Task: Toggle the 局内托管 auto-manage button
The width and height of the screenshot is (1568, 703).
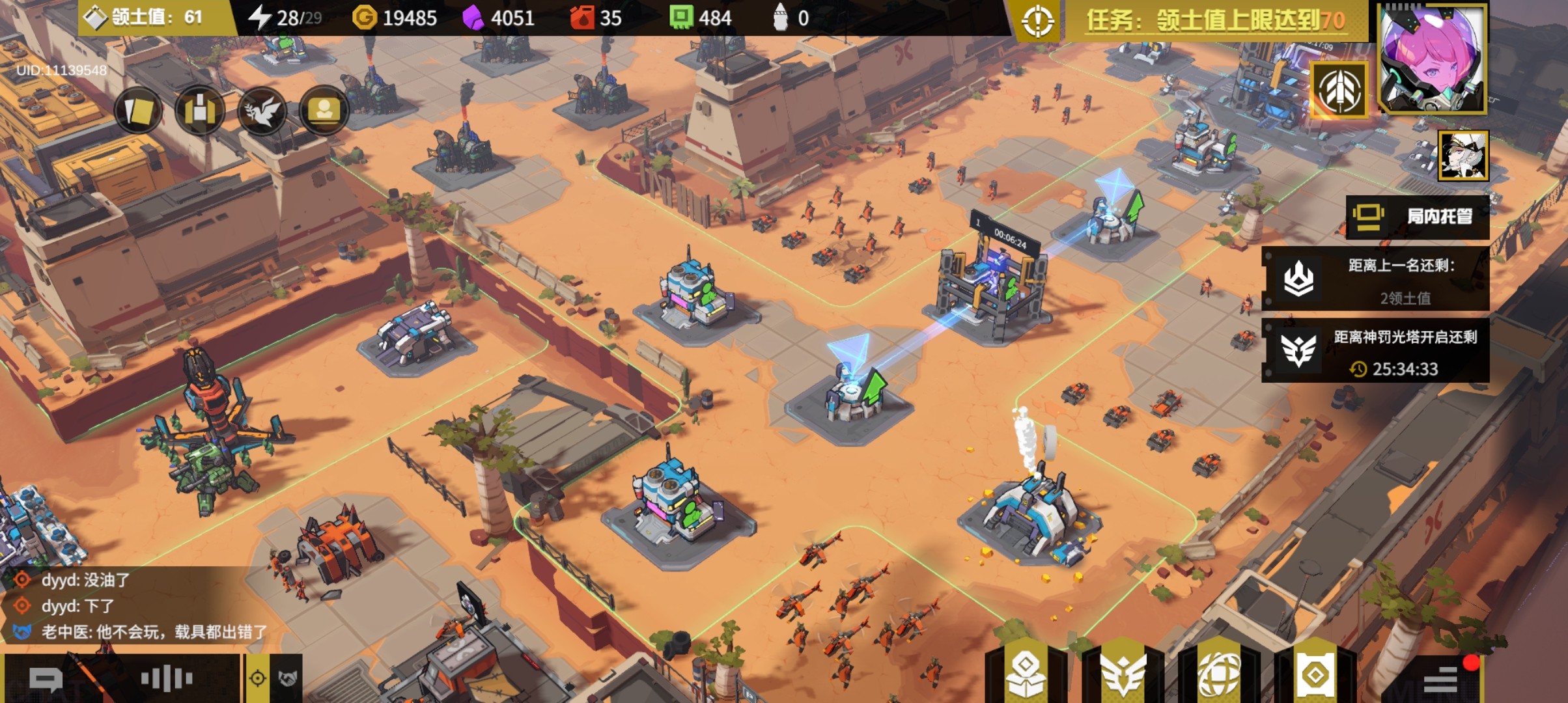Action: 1417,217
